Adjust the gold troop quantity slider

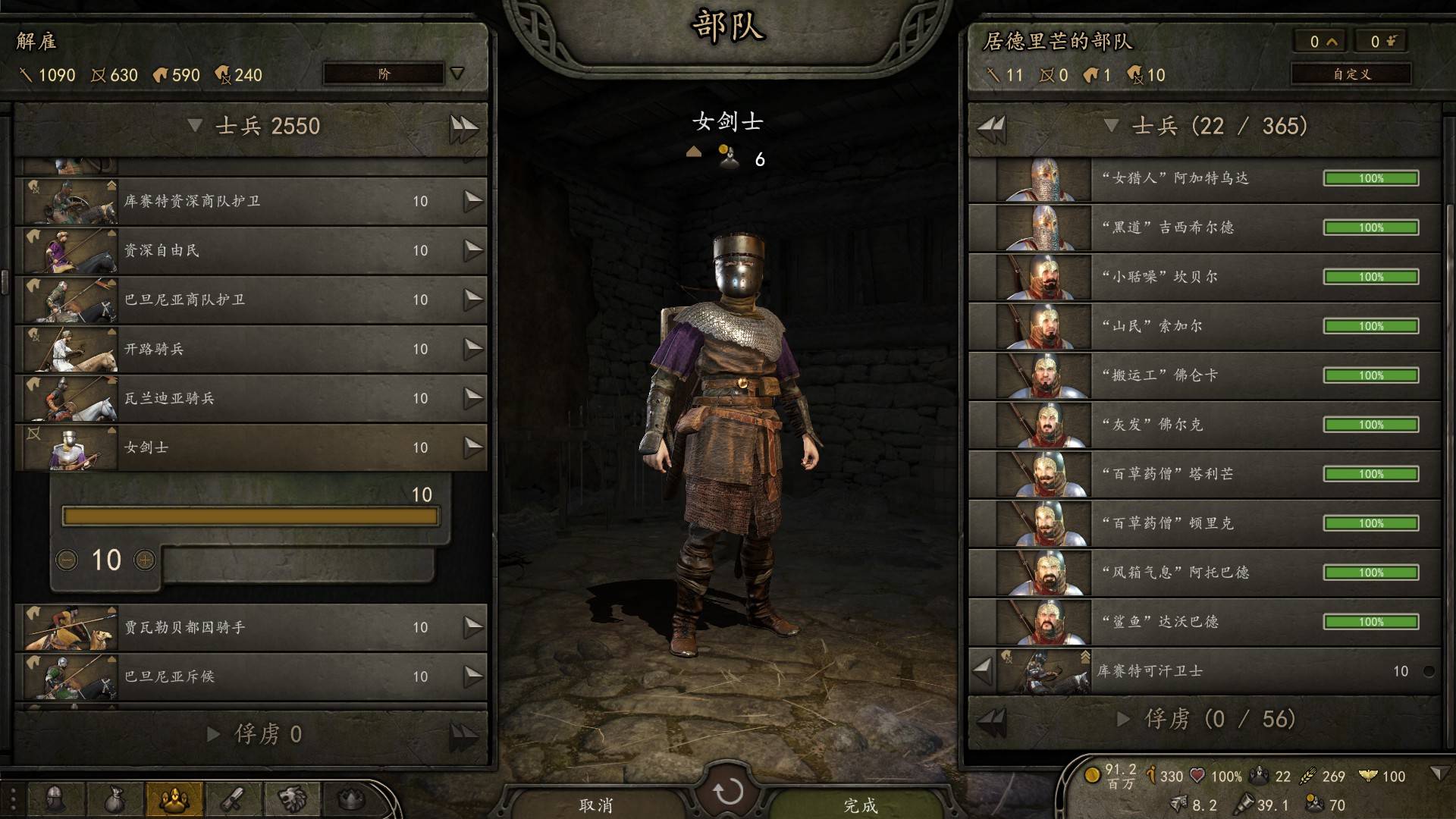point(250,517)
